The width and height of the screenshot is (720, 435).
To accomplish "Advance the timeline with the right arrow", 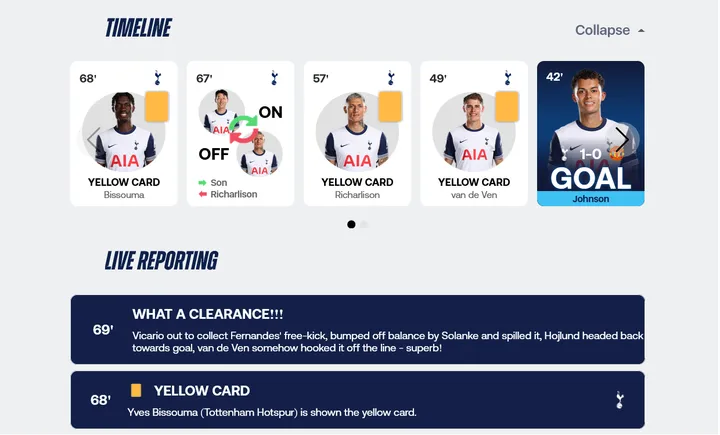I will [x=622, y=139].
